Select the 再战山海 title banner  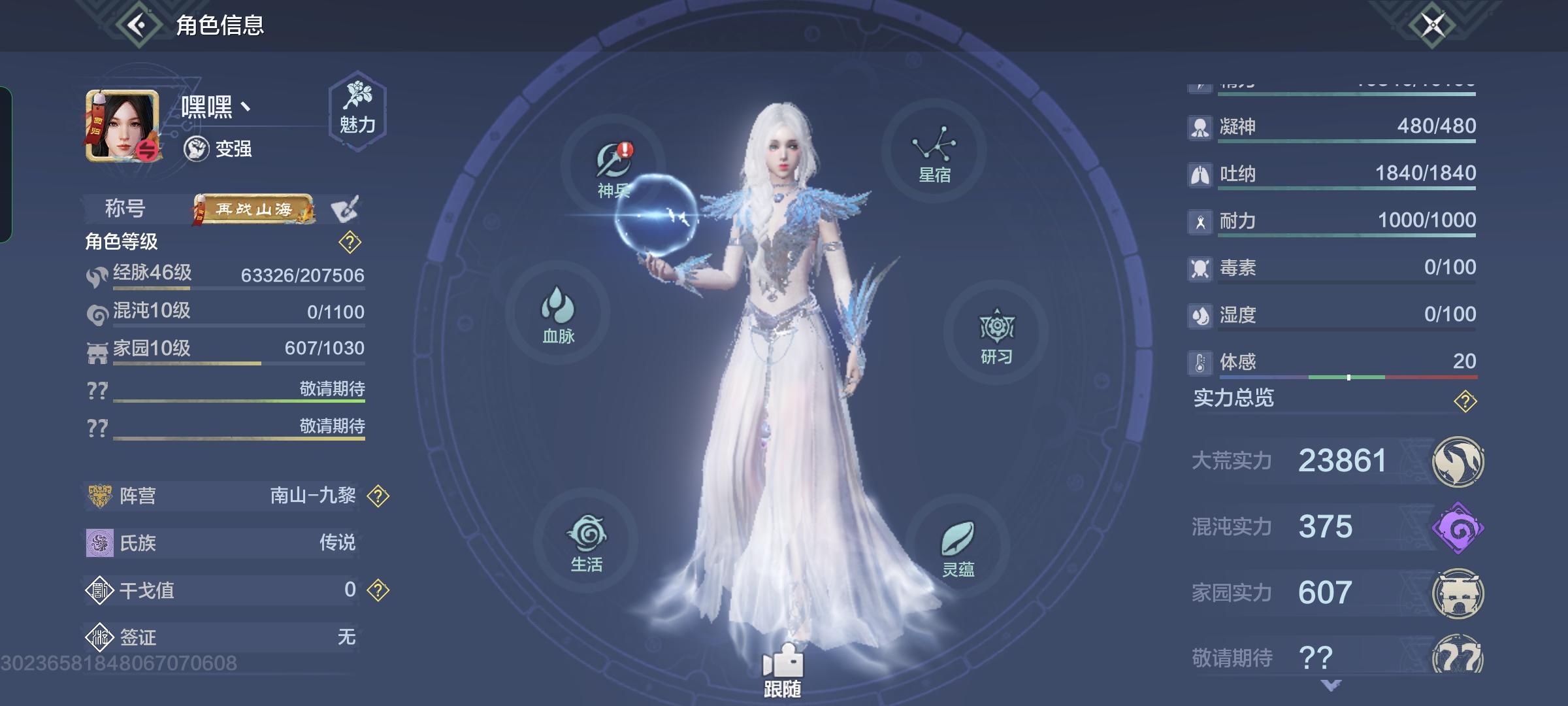pyautogui.click(x=255, y=209)
